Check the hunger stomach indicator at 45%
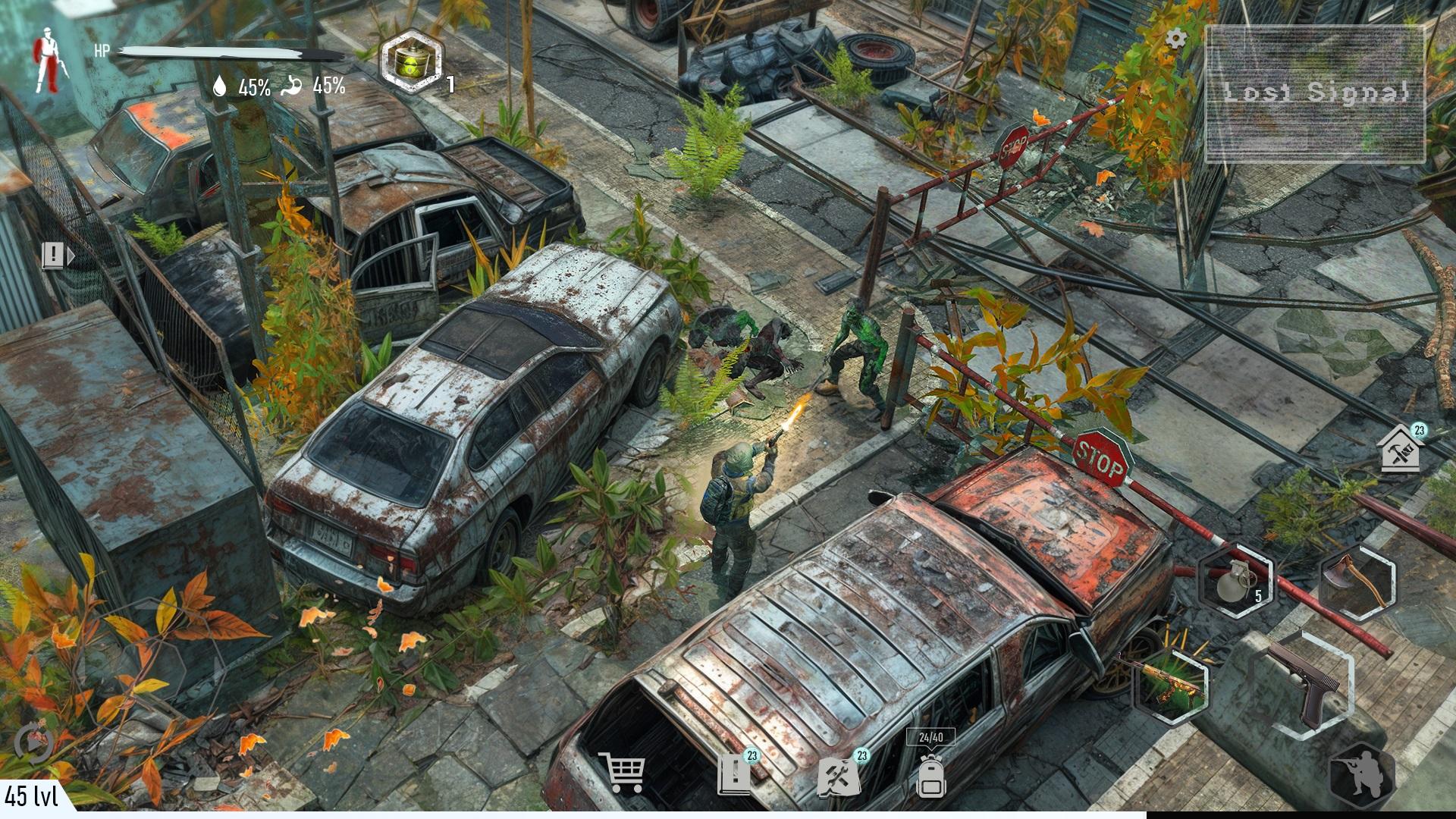The width and height of the screenshot is (1456, 819). point(318,86)
